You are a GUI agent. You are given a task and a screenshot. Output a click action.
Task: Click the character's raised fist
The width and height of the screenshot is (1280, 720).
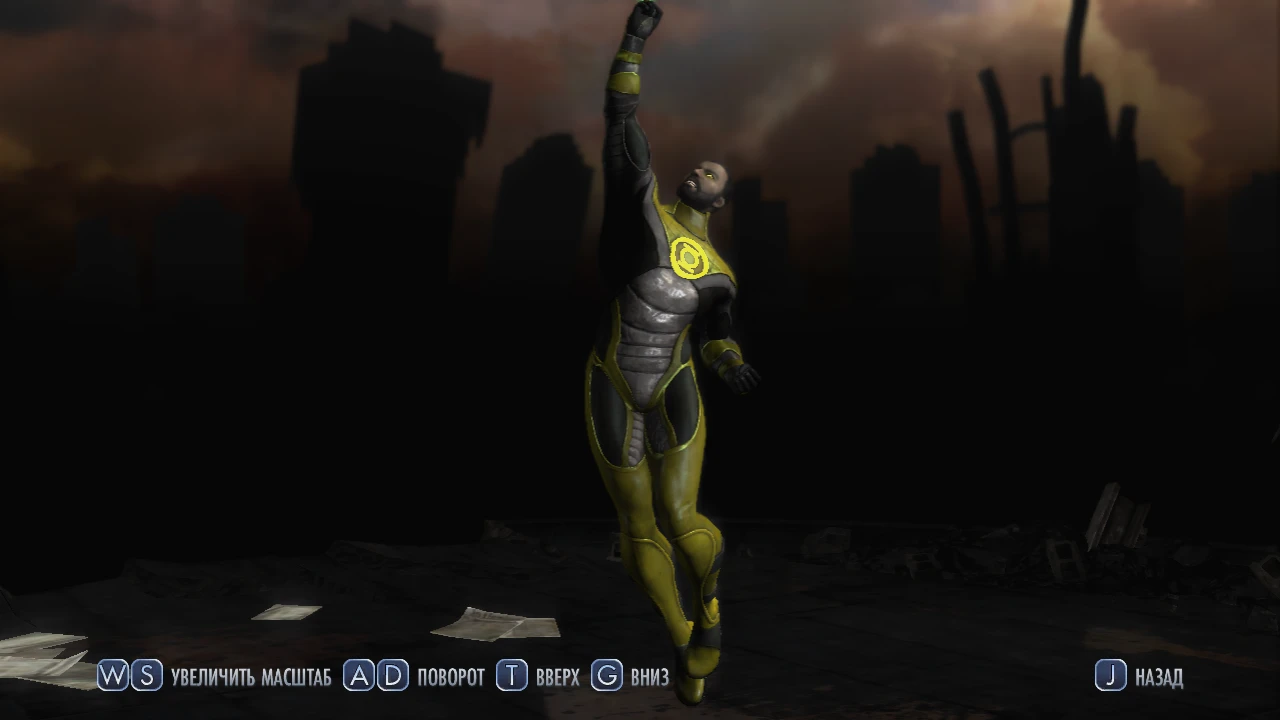point(645,18)
